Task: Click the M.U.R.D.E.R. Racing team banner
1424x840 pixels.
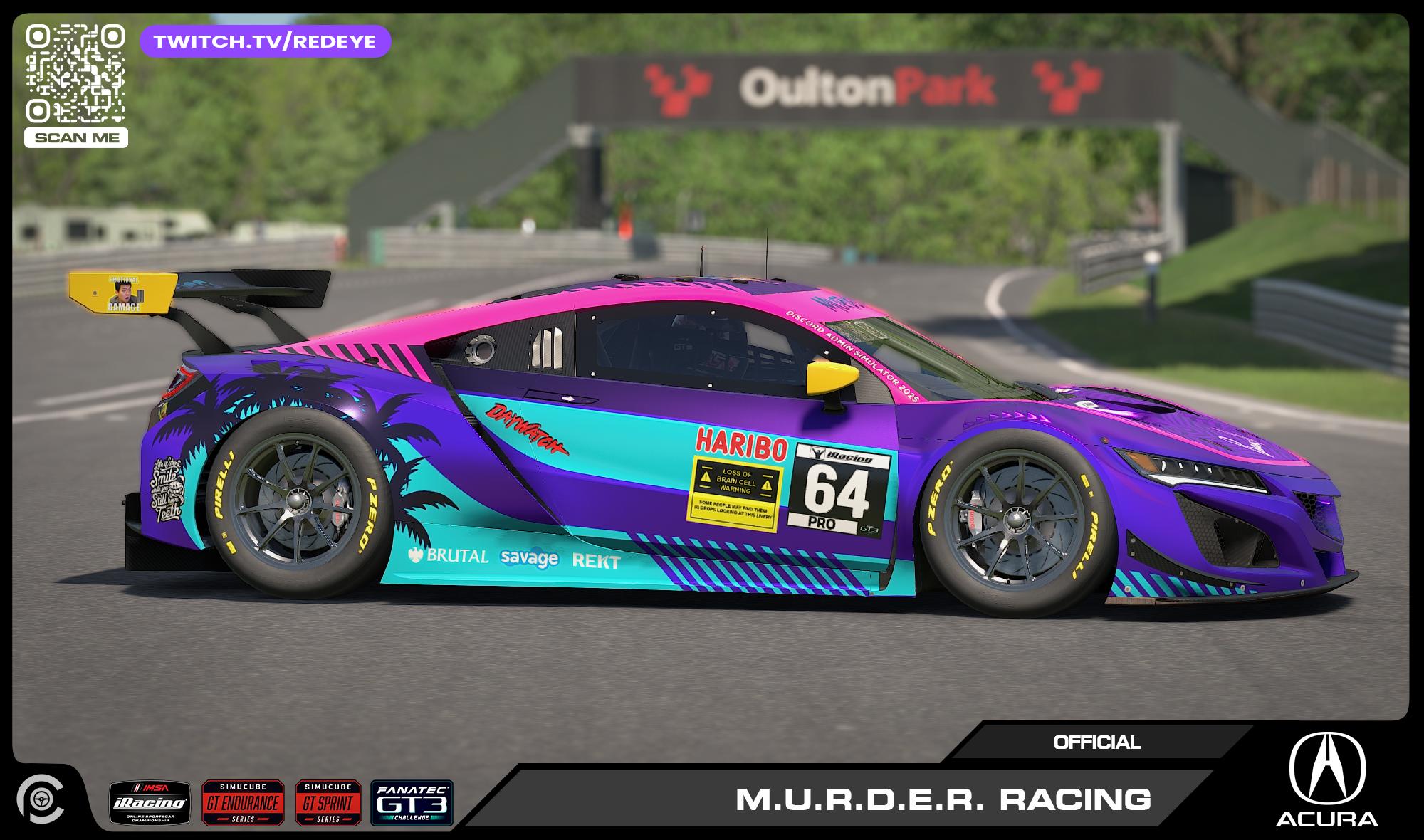Action: (943, 799)
